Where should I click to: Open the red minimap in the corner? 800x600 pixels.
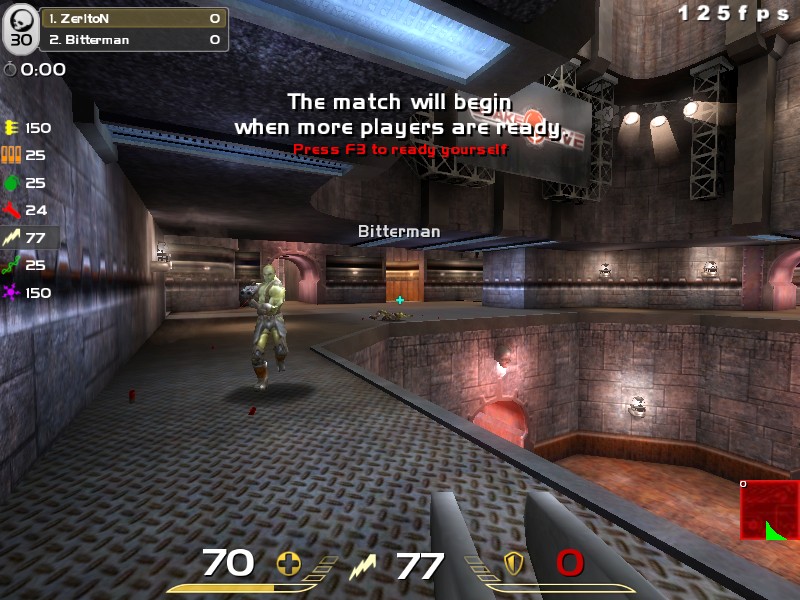(768, 510)
